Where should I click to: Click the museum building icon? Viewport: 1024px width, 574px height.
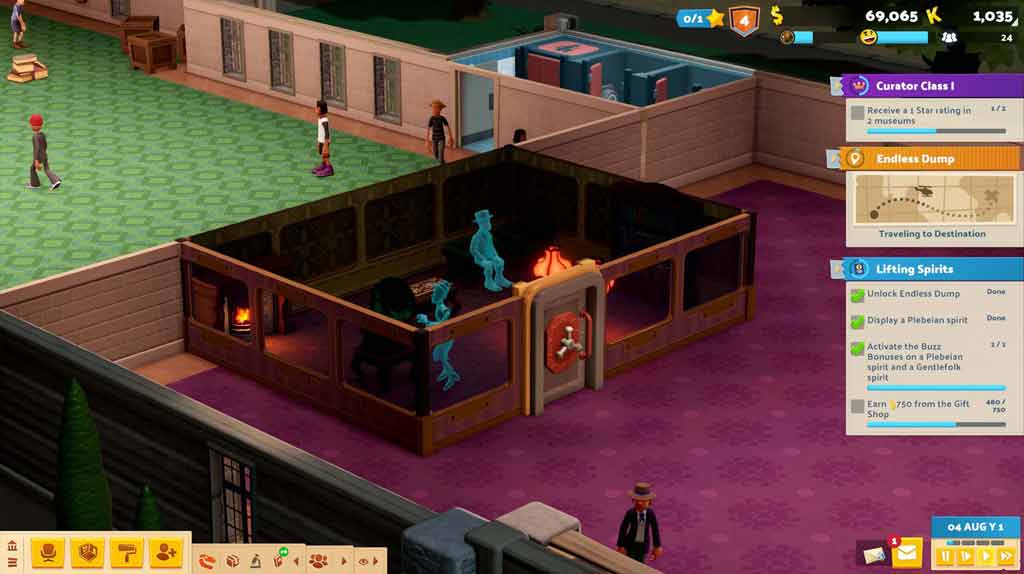12,547
